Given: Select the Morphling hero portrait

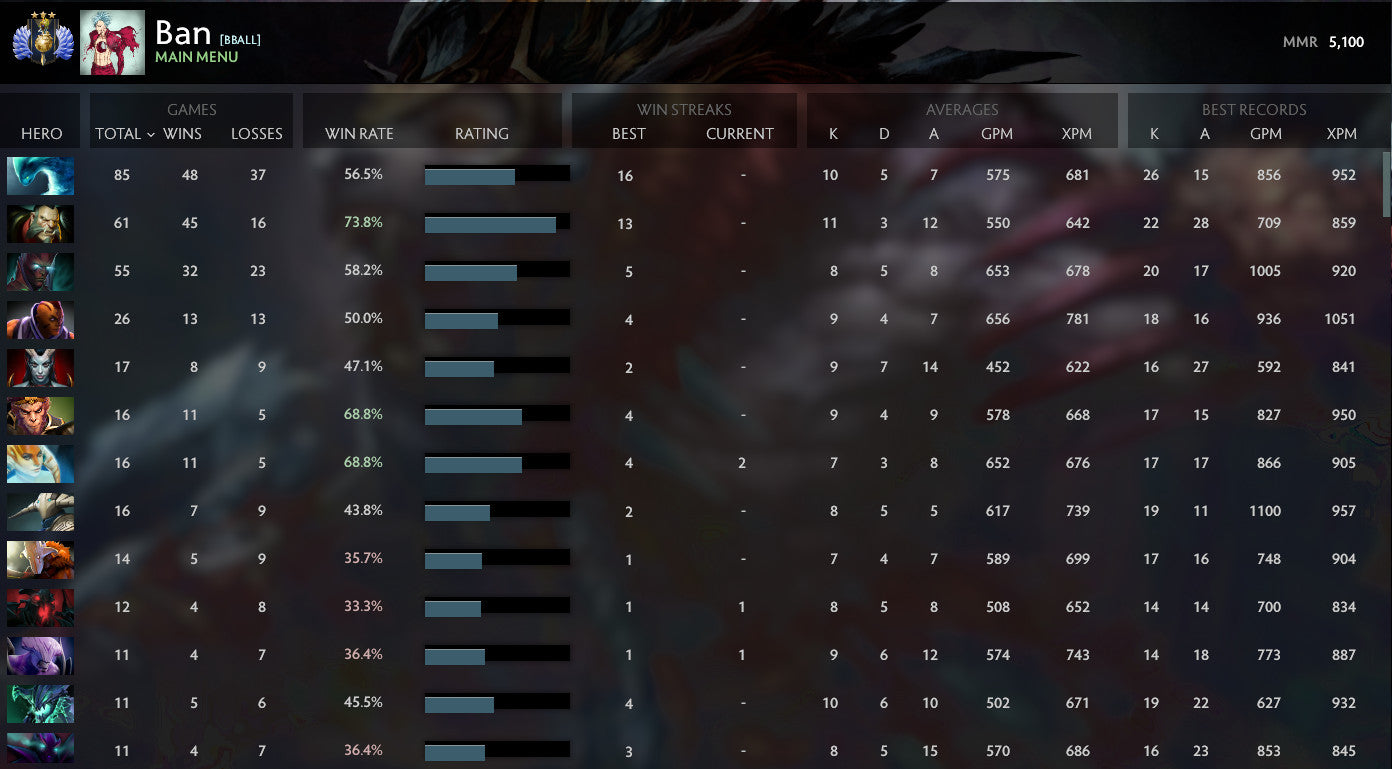Looking at the screenshot, I should (x=40, y=174).
